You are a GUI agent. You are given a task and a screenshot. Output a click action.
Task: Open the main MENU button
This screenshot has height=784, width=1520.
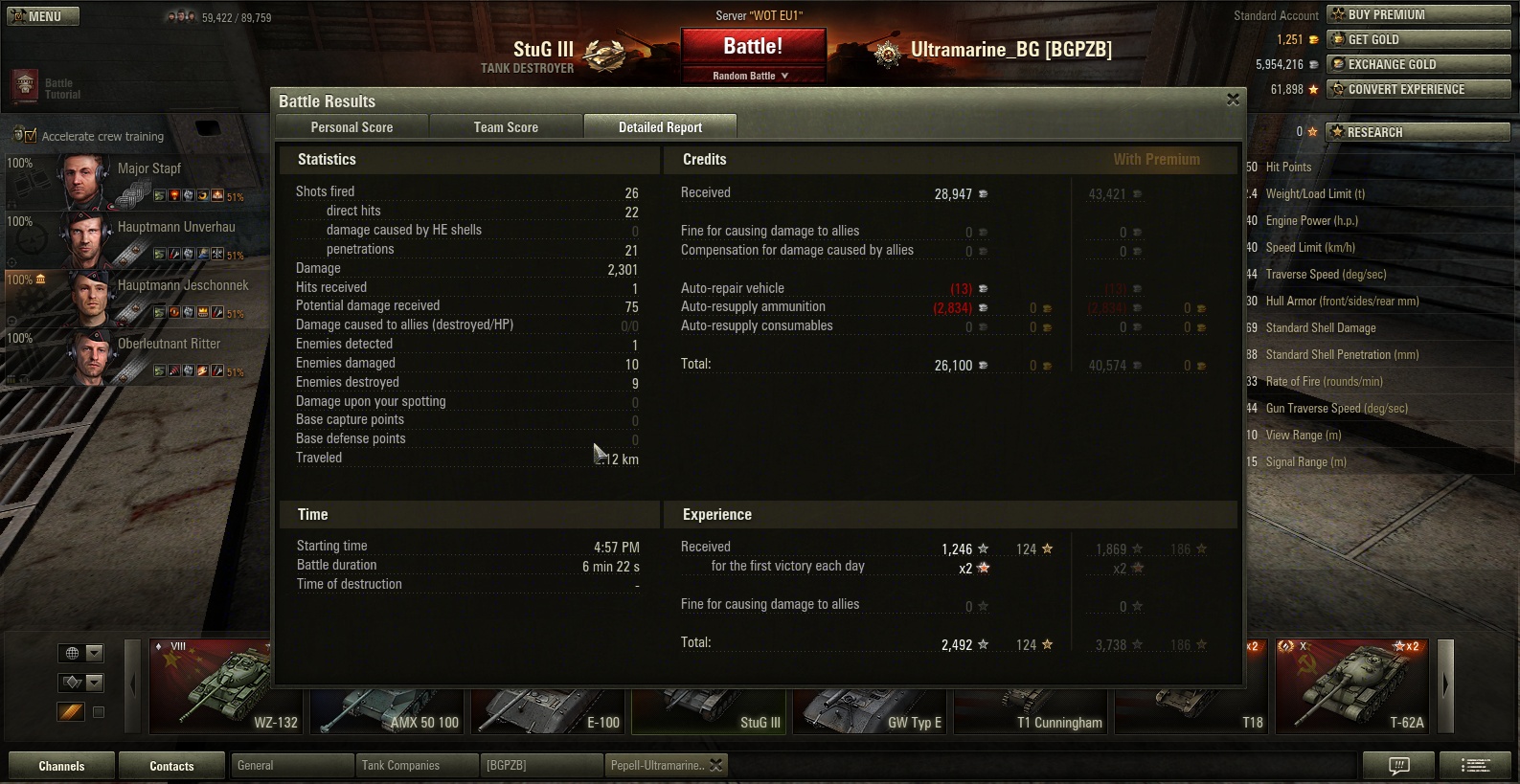coord(43,16)
